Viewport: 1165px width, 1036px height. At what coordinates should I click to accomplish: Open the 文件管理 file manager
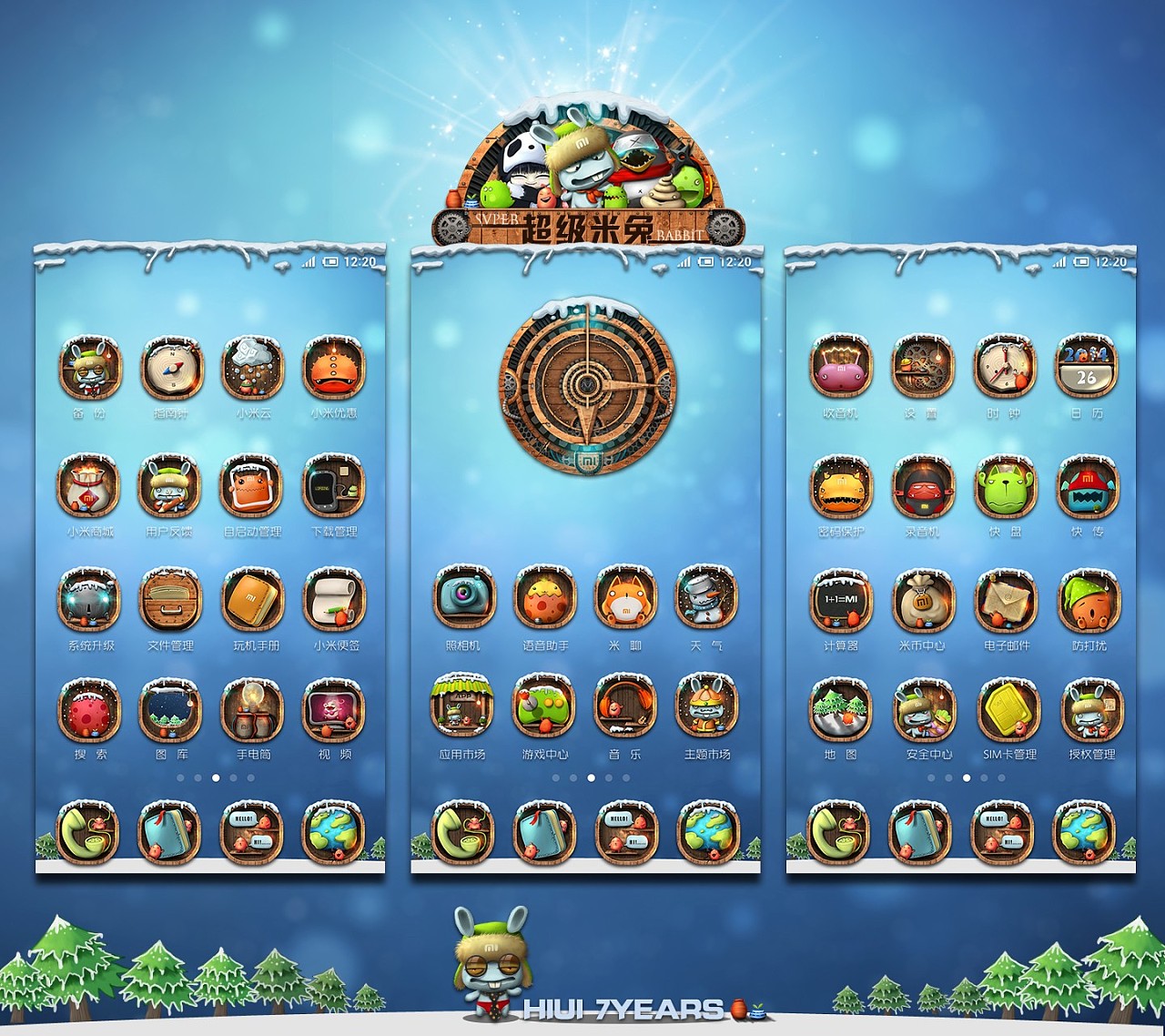point(170,599)
